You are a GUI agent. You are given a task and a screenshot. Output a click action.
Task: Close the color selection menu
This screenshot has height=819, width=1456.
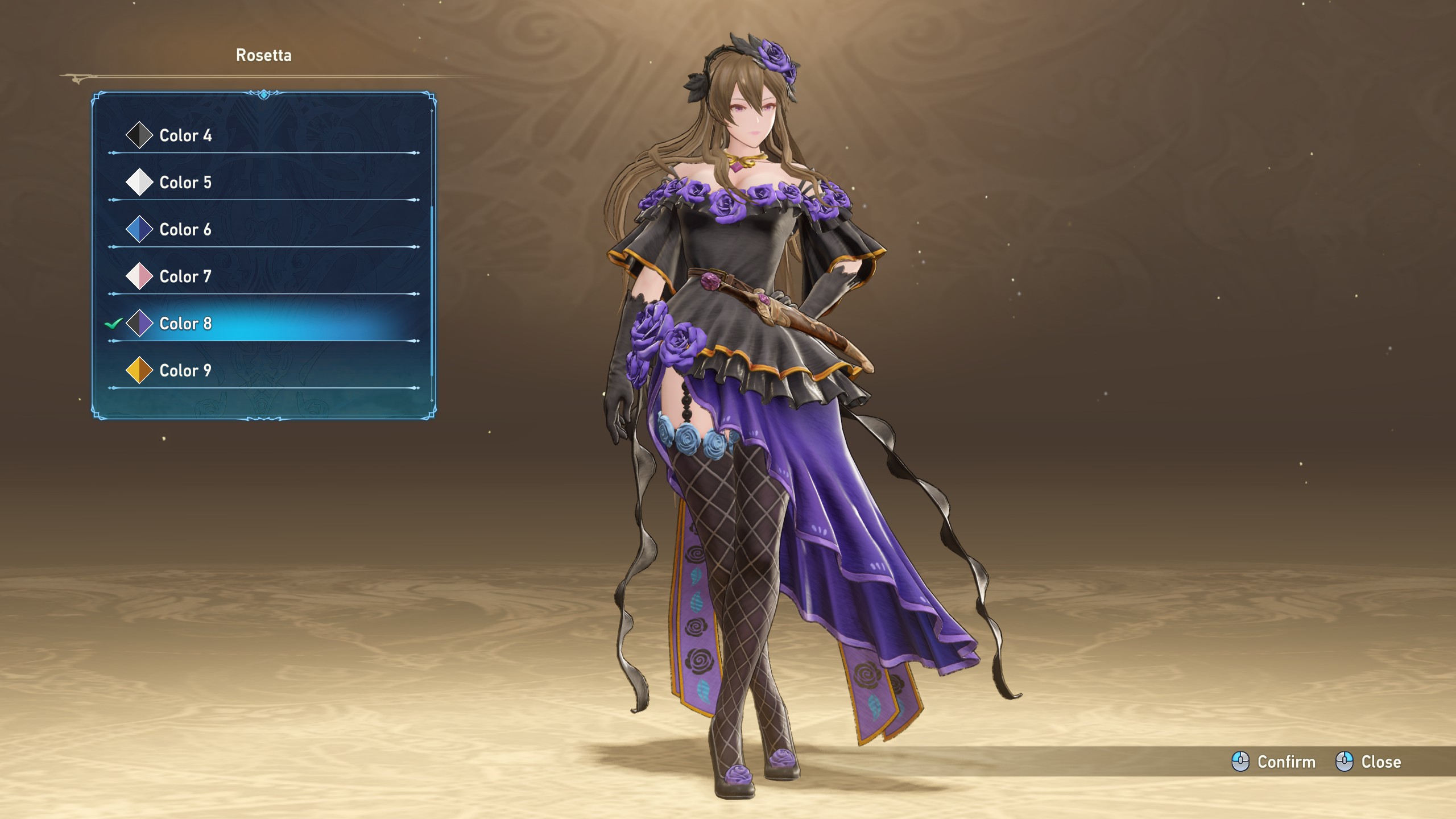(1368, 762)
